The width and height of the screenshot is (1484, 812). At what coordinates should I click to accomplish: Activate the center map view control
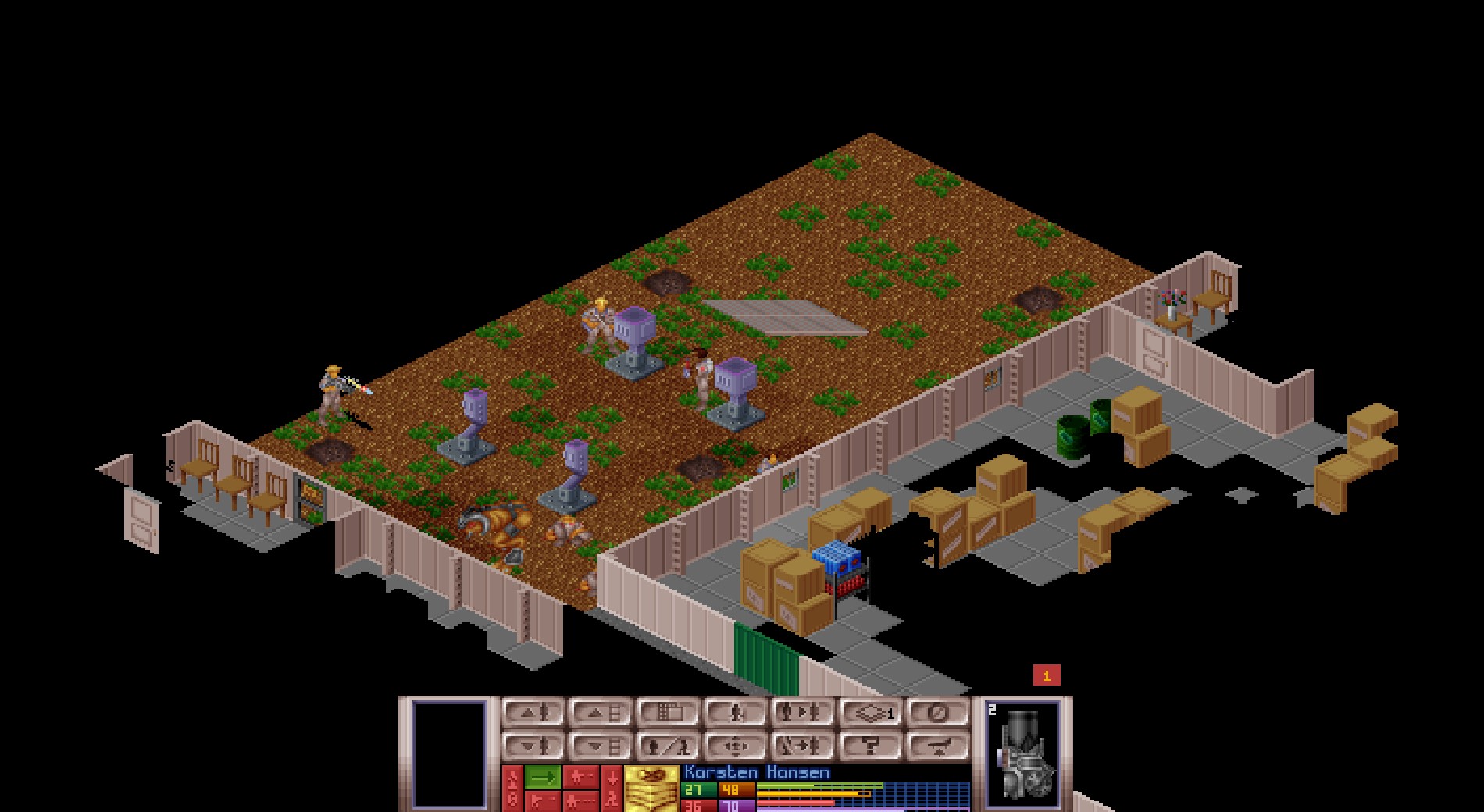(737, 746)
